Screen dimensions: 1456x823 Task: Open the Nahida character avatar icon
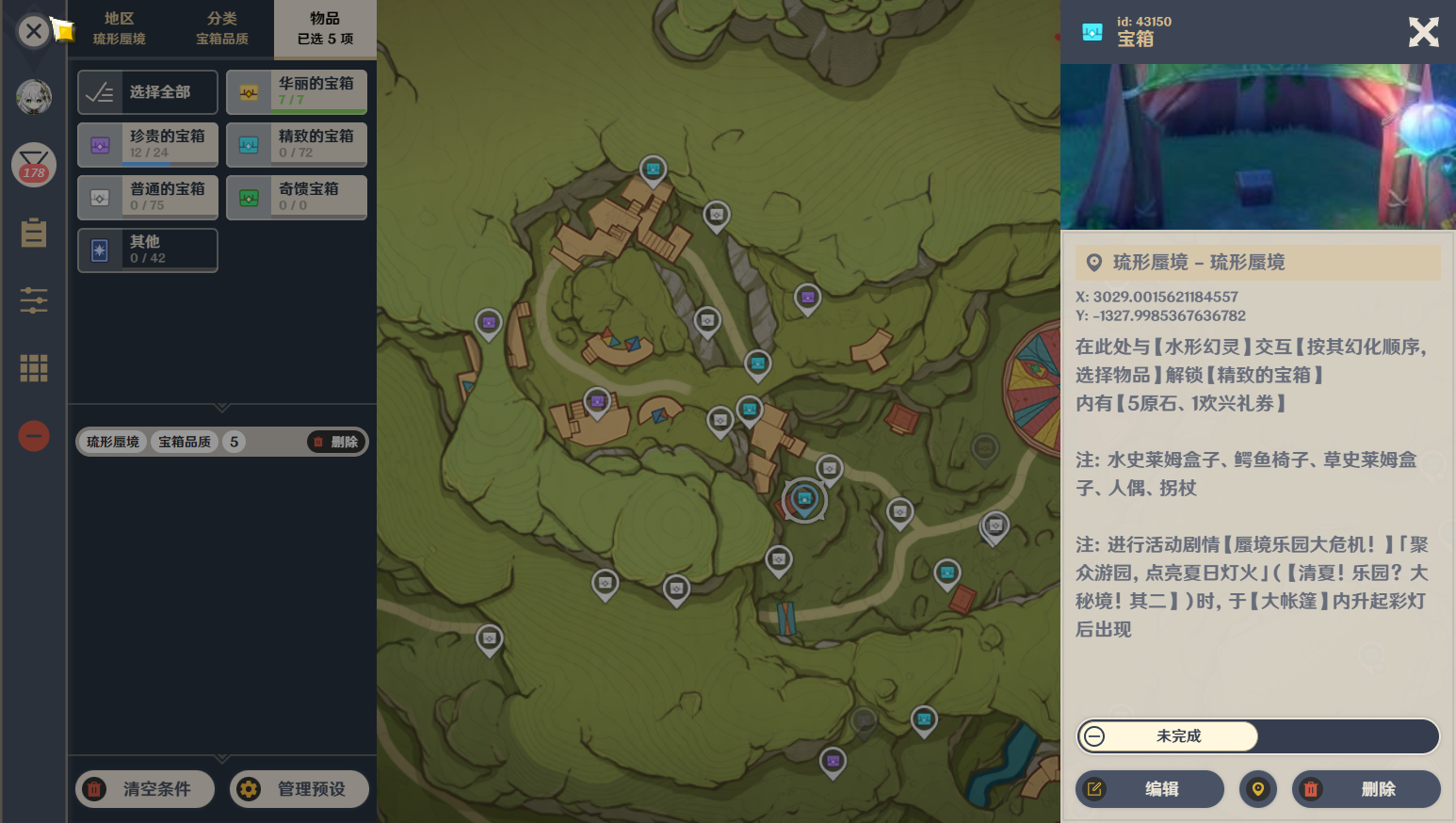pos(33,97)
